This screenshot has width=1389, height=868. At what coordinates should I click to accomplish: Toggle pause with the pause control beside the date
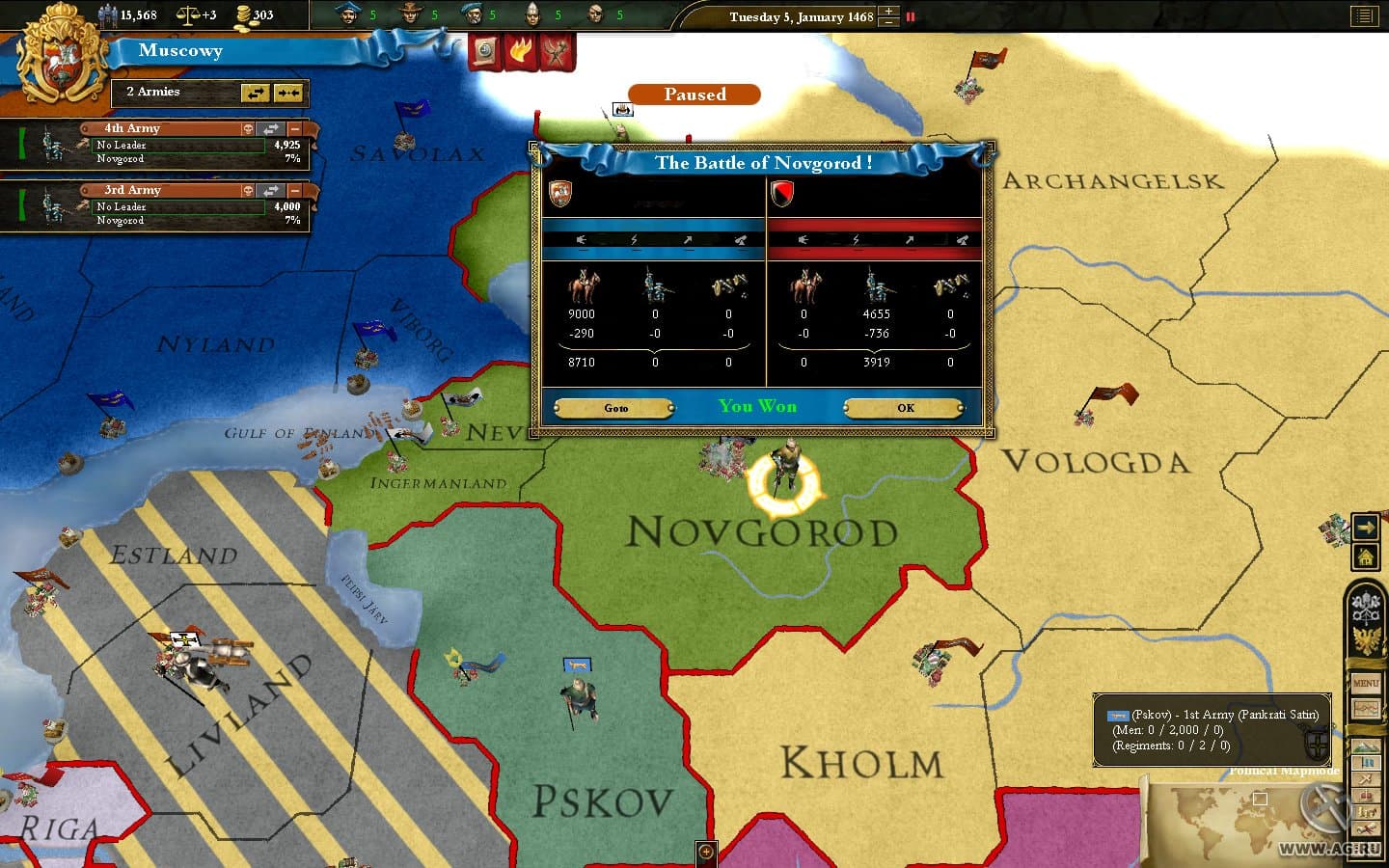tap(909, 16)
